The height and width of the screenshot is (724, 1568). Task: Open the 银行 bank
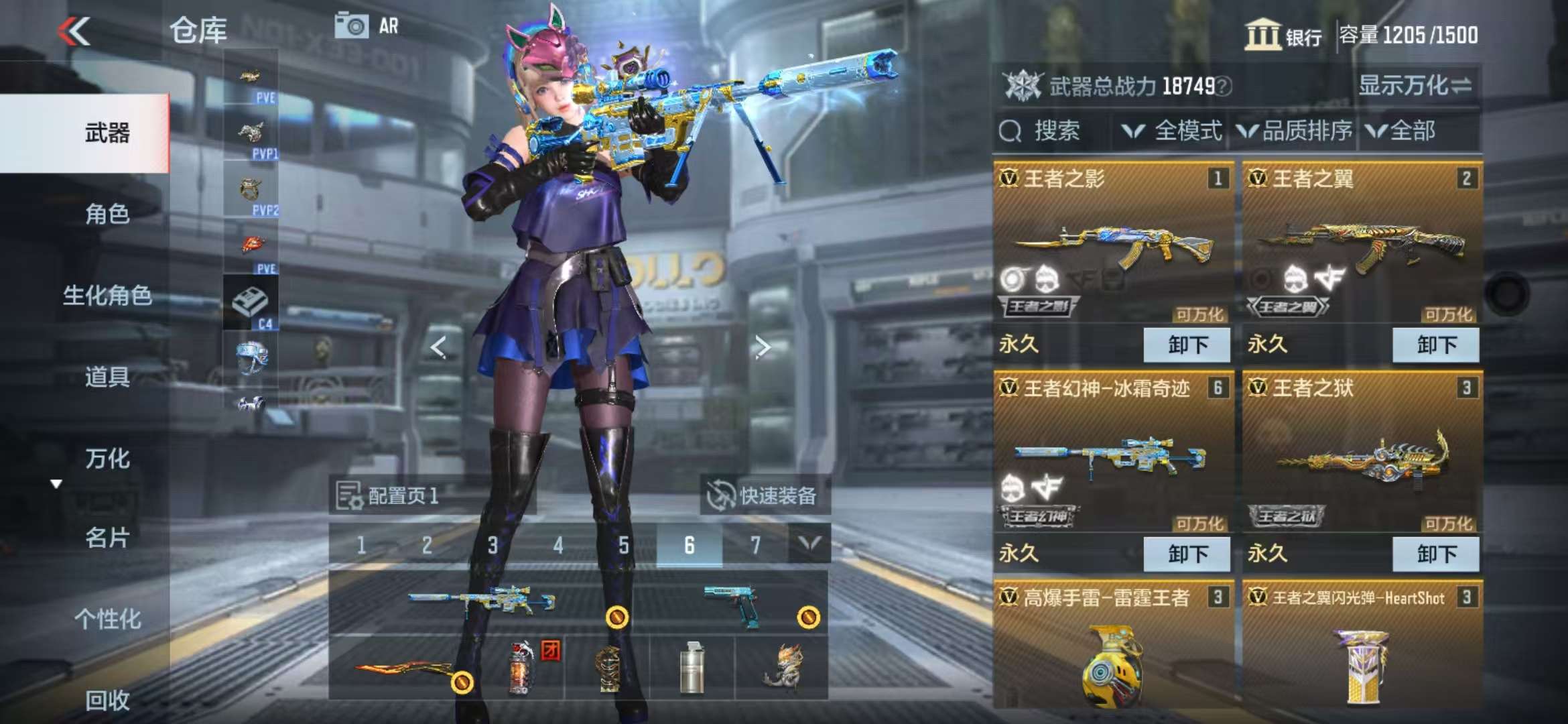point(1283,35)
